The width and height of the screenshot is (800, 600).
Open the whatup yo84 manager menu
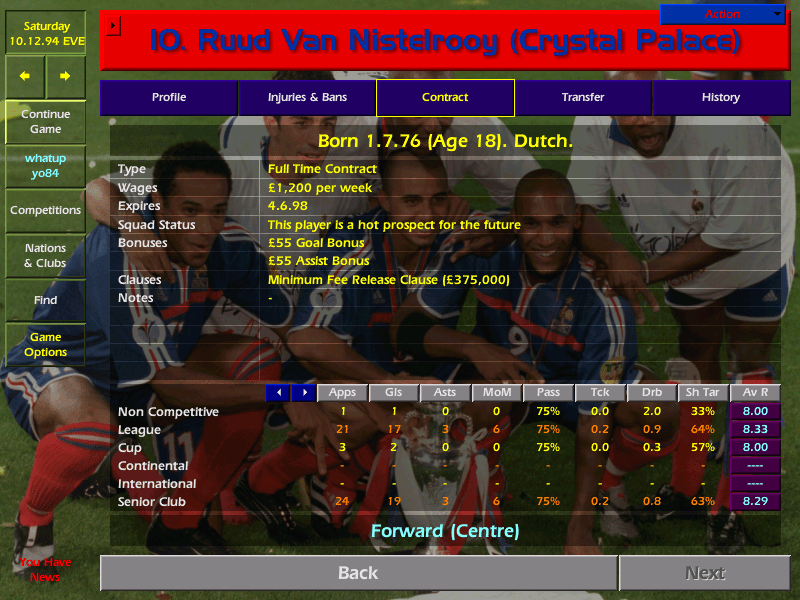(45, 166)
